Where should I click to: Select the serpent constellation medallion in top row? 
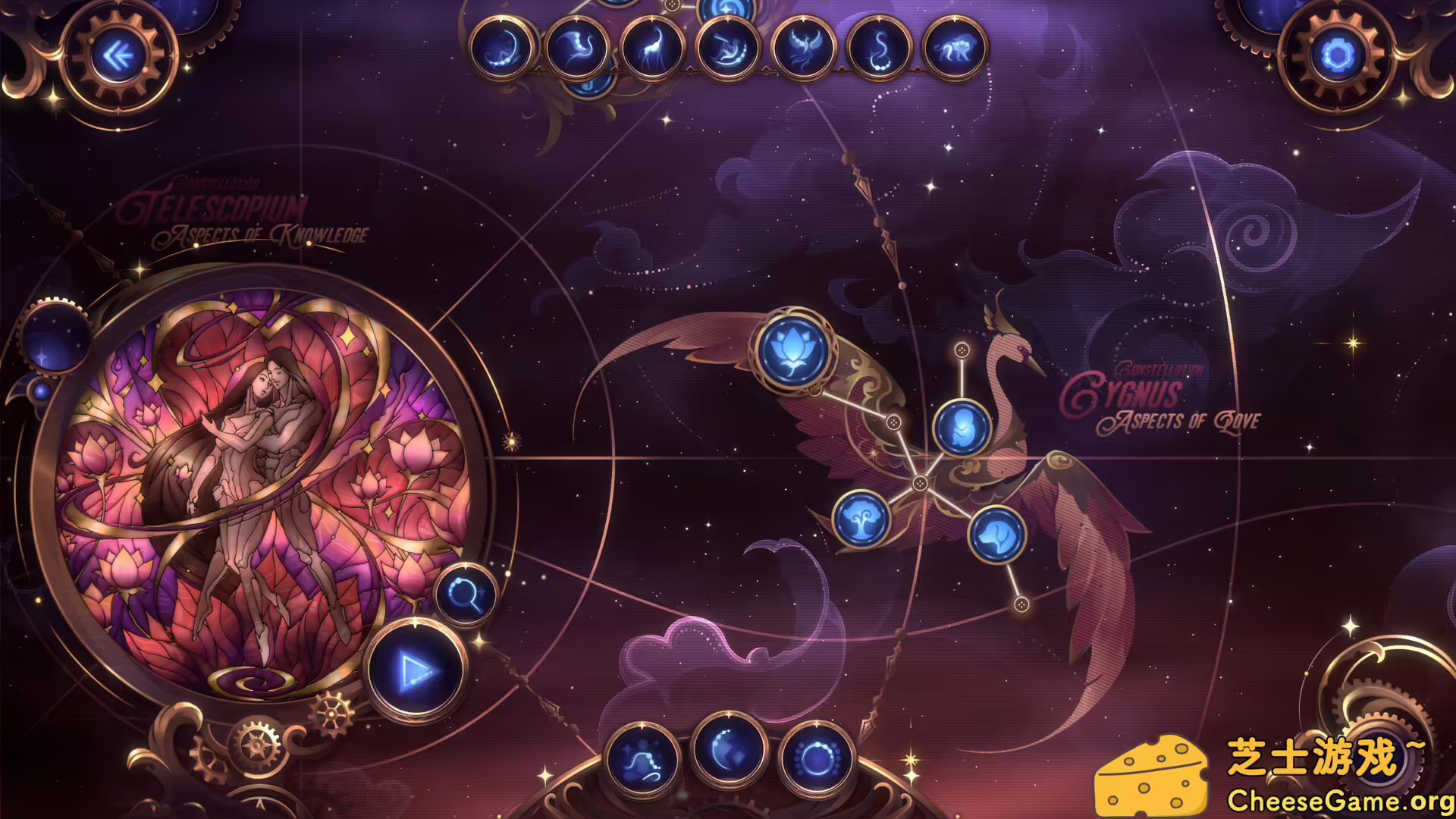880,47
